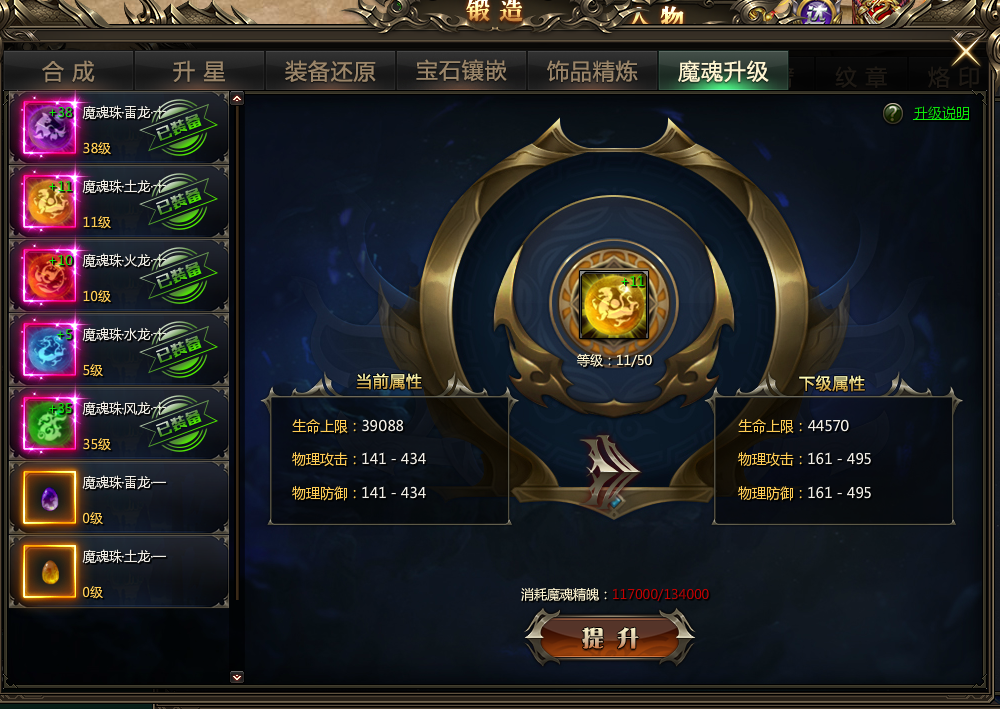1000x709 pixels.
Task: Close the forging window with the X
Action: 966,50
